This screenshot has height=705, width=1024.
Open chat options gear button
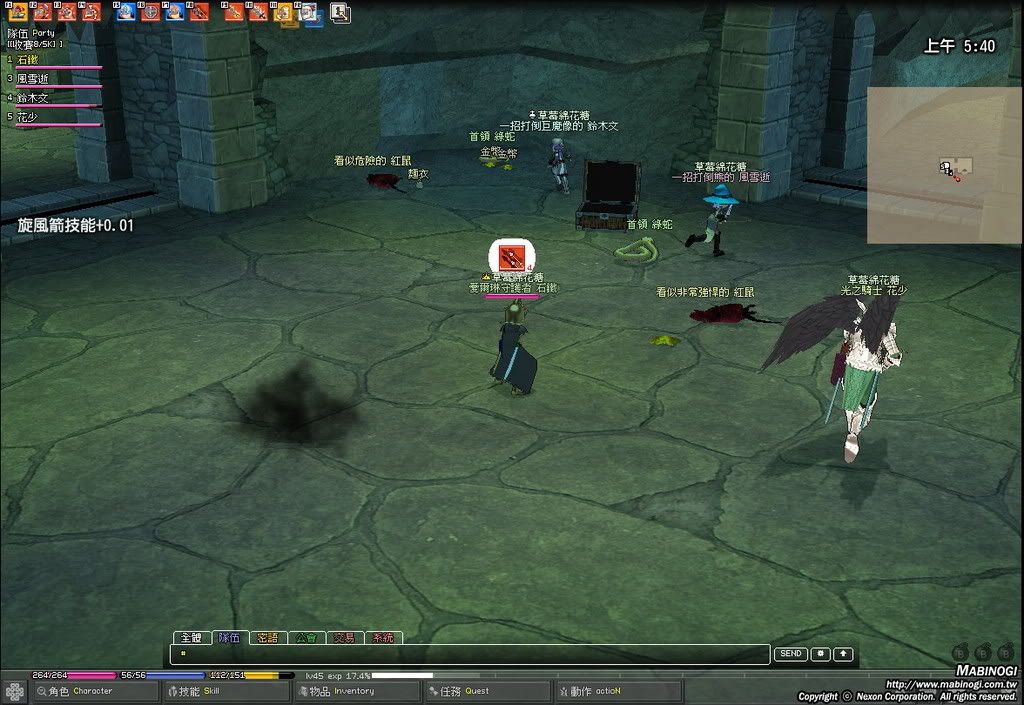(821, 654)
